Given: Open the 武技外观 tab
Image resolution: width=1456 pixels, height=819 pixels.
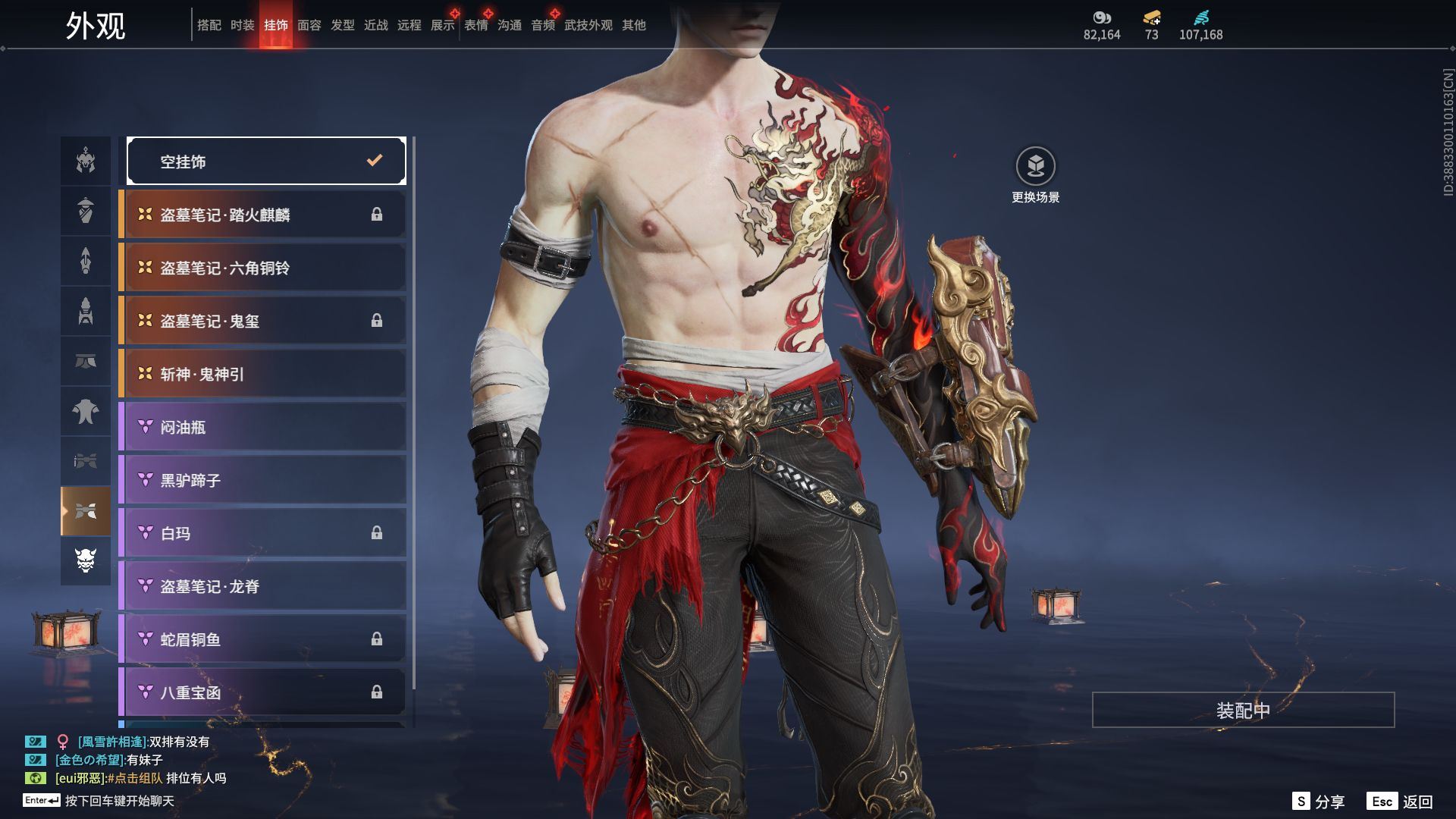Looking at the screenshot, I should tap(588, 25).
